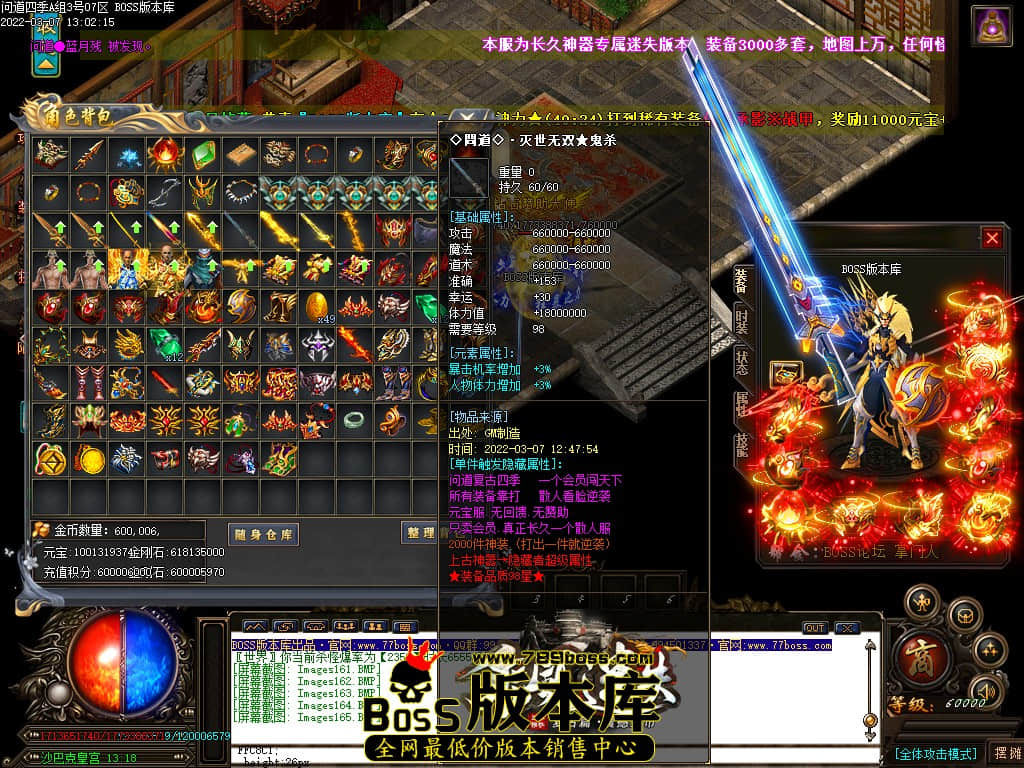The height and width of the screenshot is (768, 1024).
Task: Select the red flame orb item
Action: click(x=164, y=155)
